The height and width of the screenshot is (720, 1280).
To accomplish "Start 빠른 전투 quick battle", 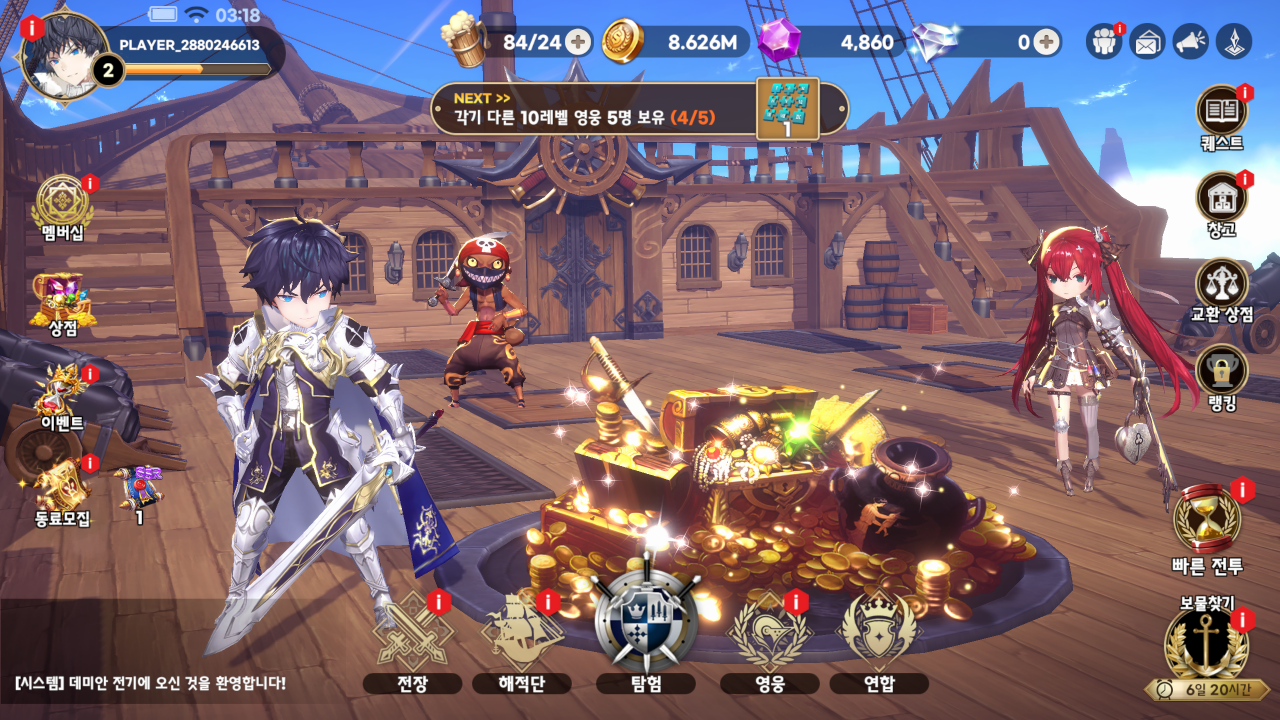I will point(1207,520).
